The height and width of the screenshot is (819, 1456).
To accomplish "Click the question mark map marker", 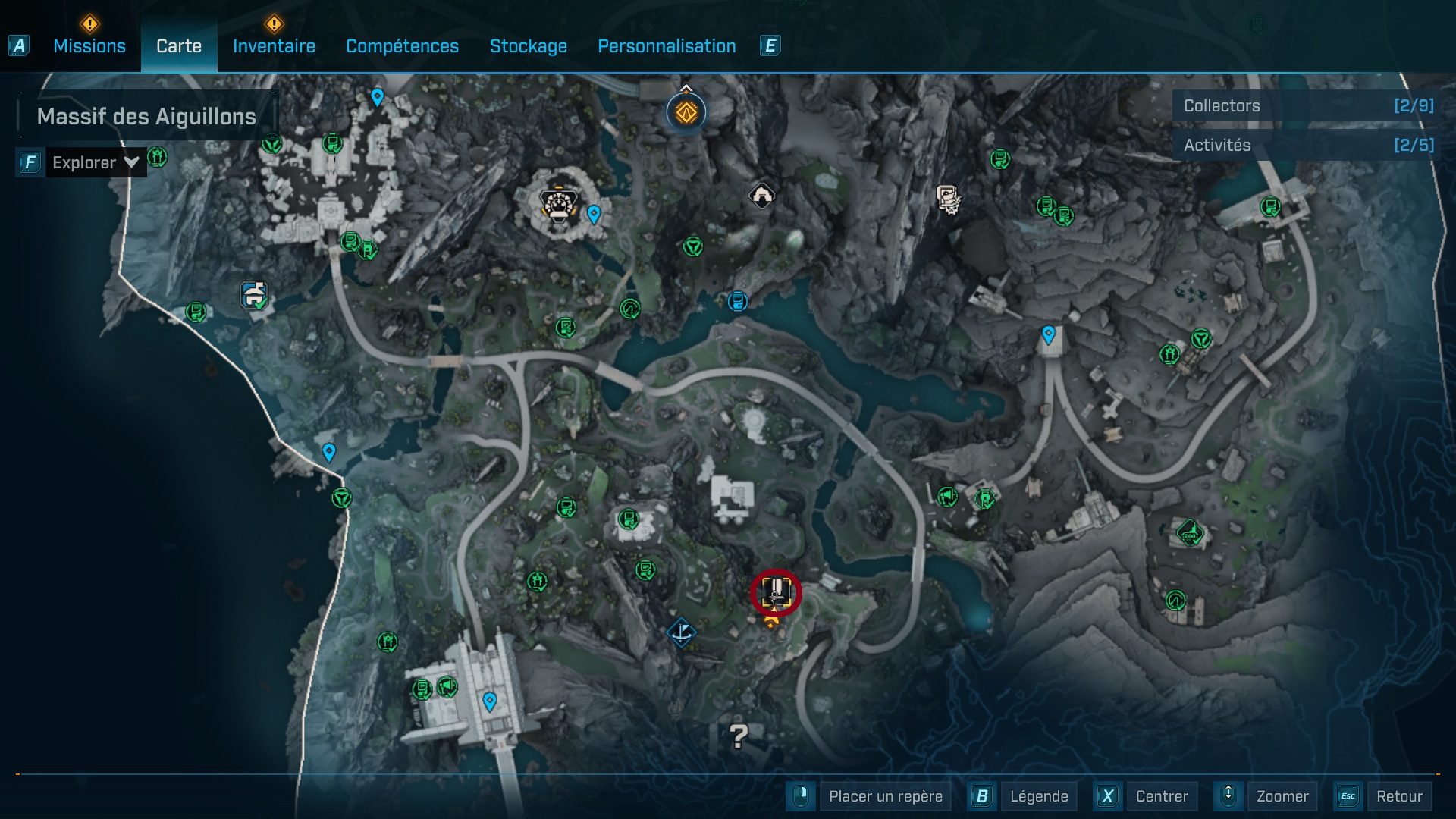I will pos(738,735).
